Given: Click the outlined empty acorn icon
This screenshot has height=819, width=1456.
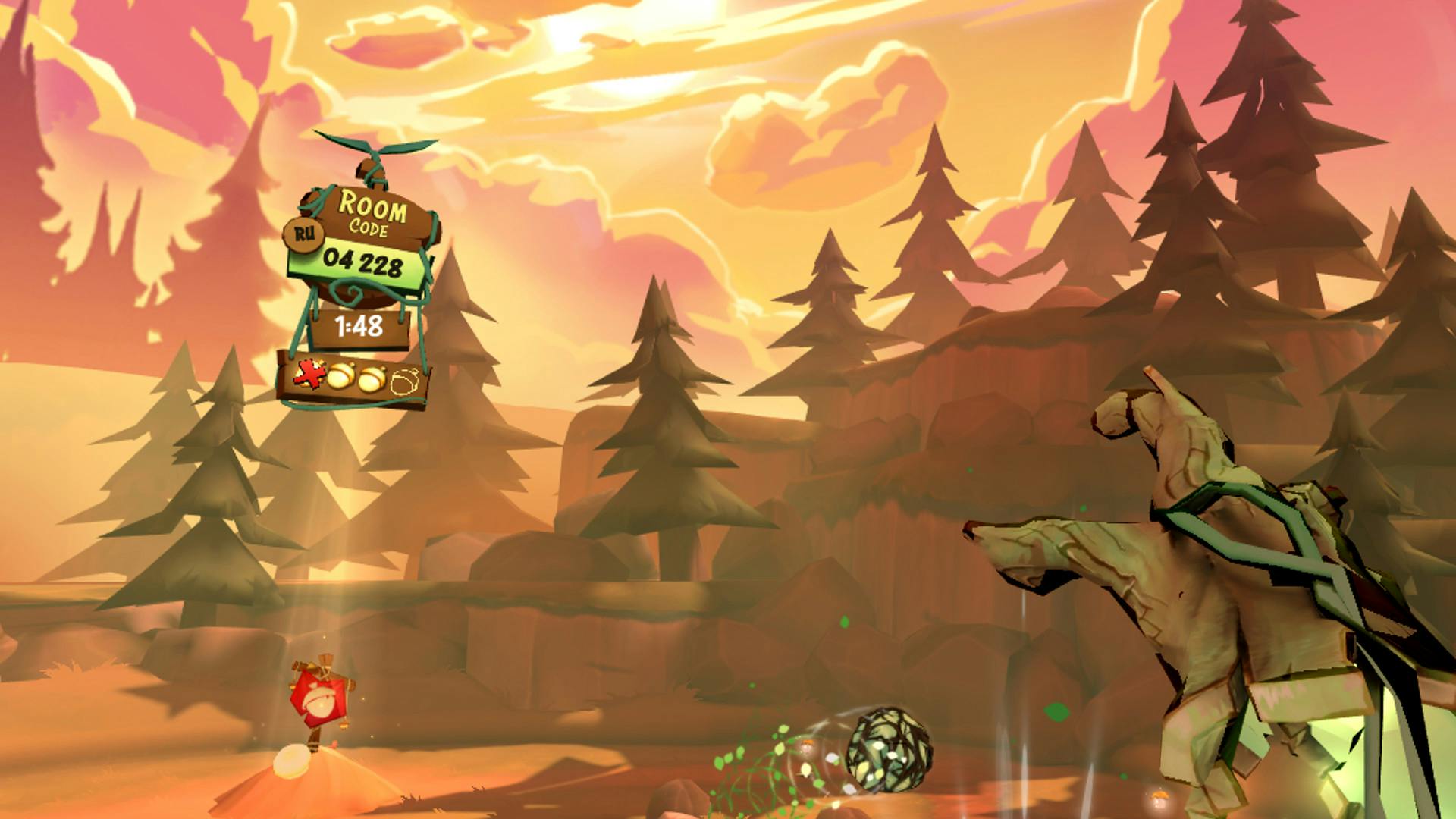Looking at the screenshot, I should point(404,381).
